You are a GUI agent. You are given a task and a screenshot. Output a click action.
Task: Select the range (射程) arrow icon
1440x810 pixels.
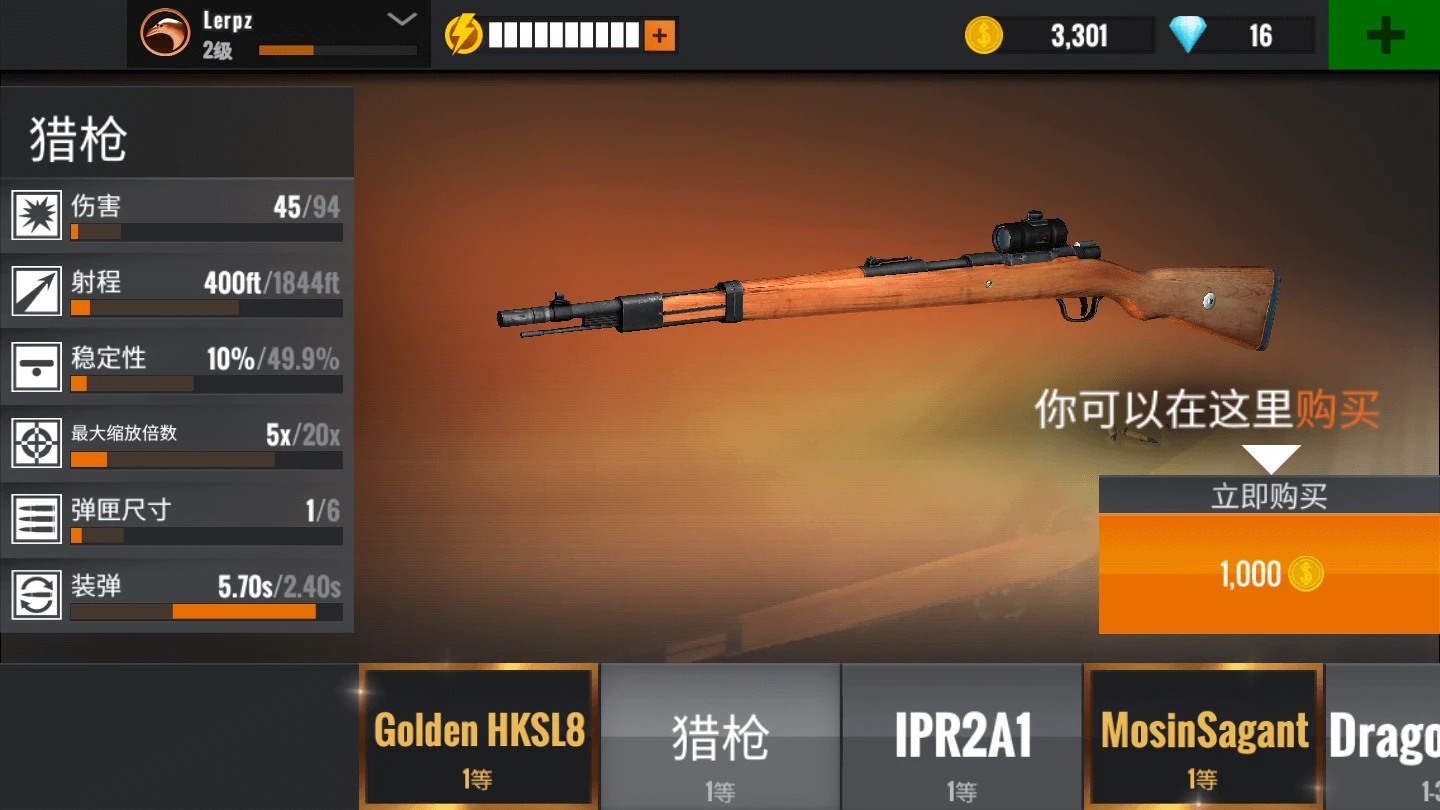tap(36, 291)
